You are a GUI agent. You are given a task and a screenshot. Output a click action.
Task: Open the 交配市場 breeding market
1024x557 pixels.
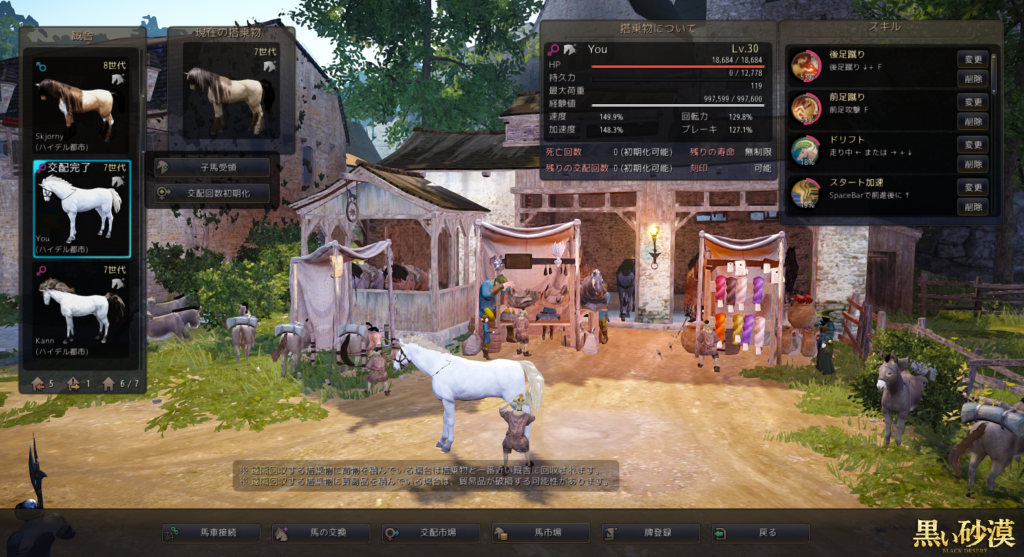(x=432, y=533)
